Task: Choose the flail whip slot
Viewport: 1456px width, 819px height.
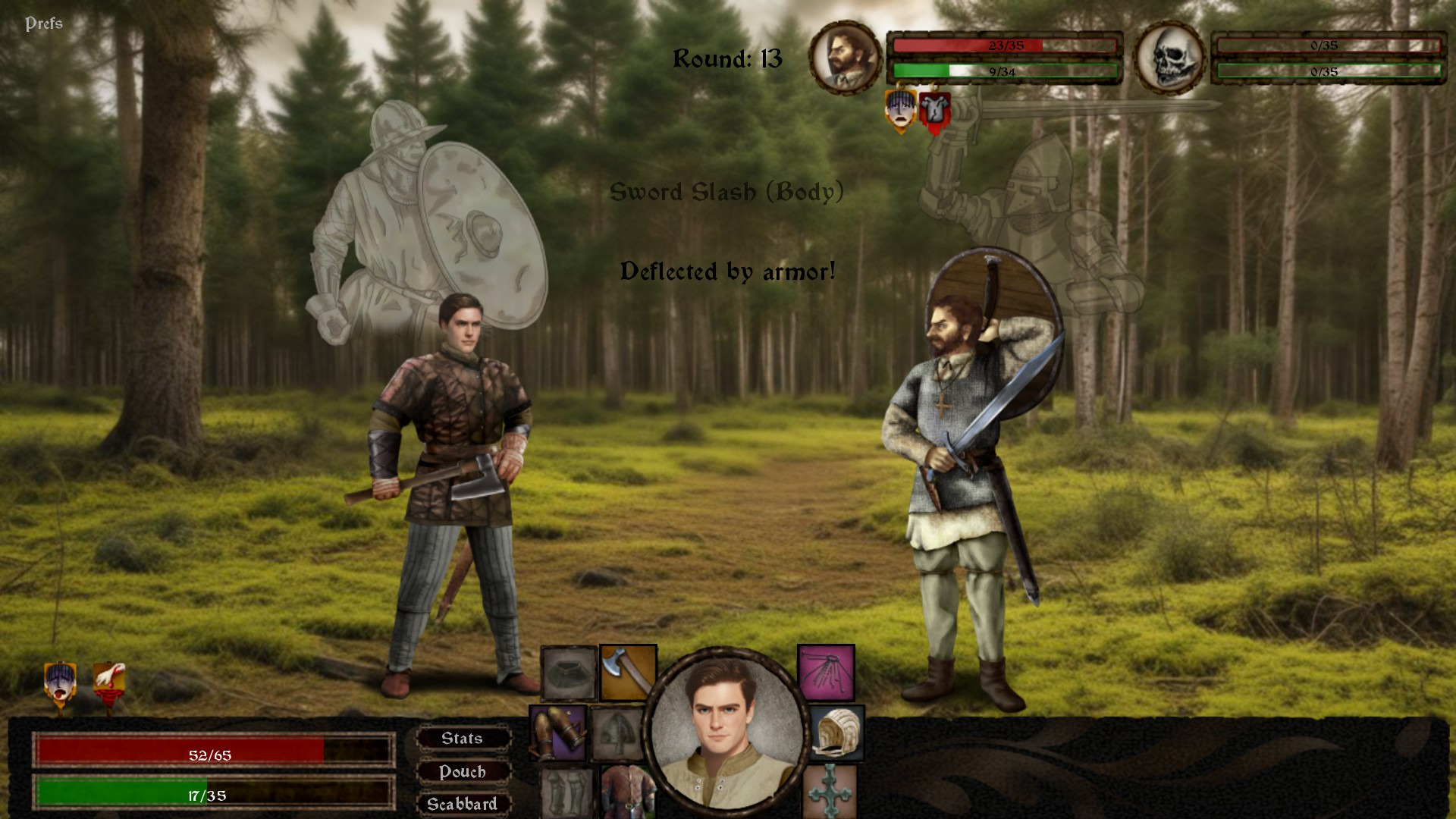Action: pos(826,673)
